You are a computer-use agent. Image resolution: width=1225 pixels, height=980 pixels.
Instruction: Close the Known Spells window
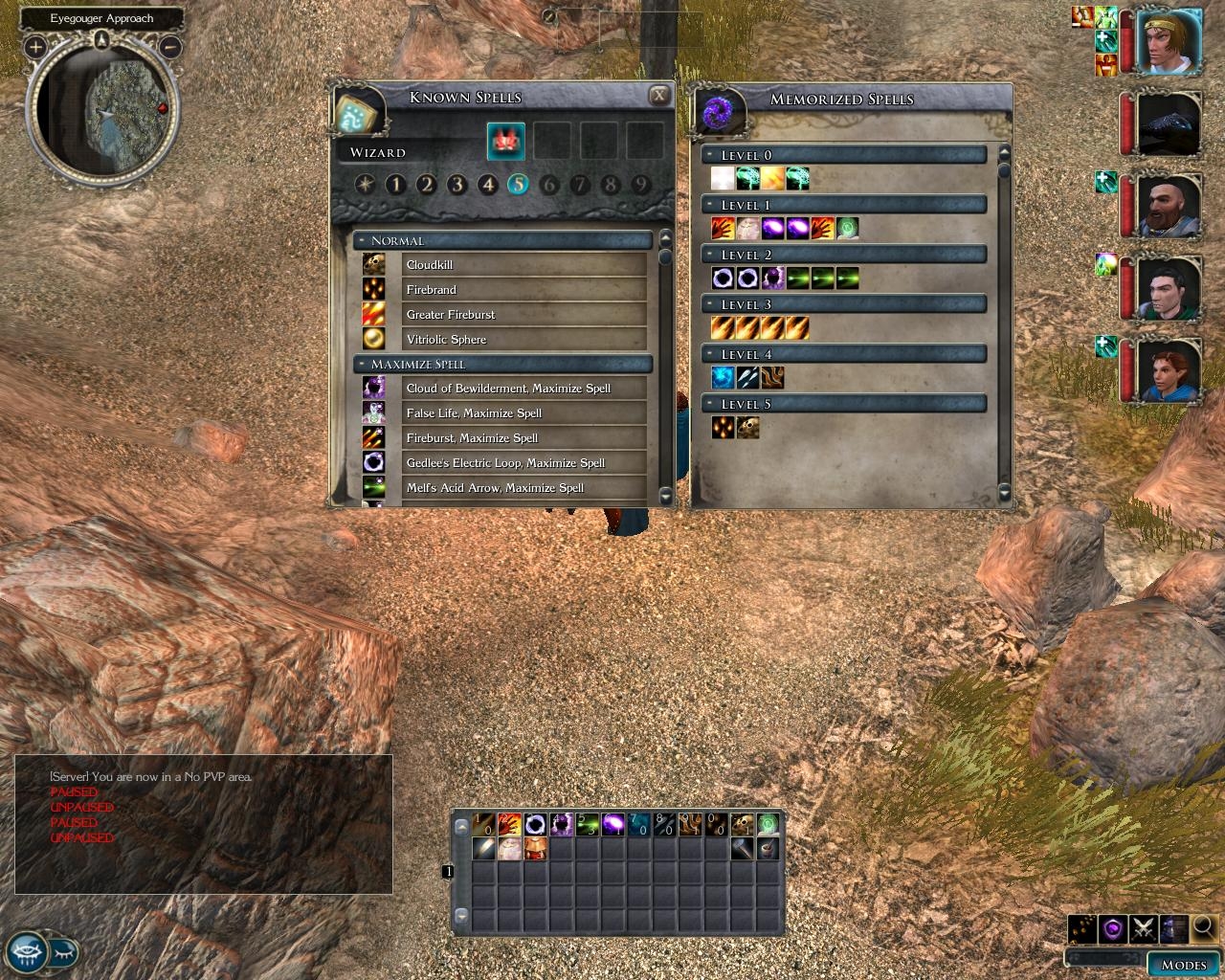coord(659,96)
